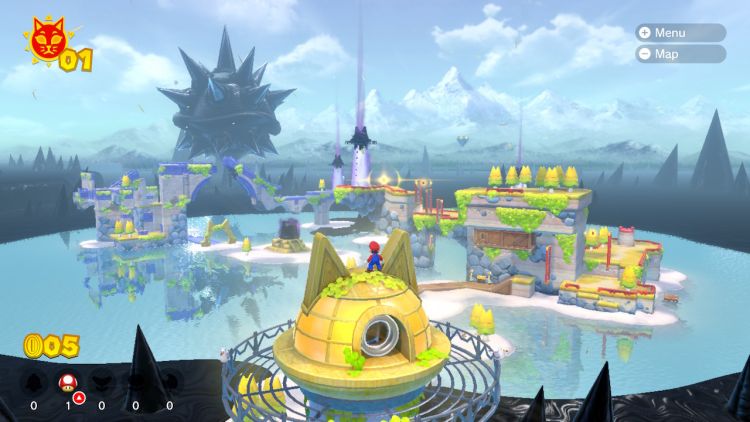The width and height of the screenshot is (750, 422).
Task: Show the Map
Action: coord(680,54)
